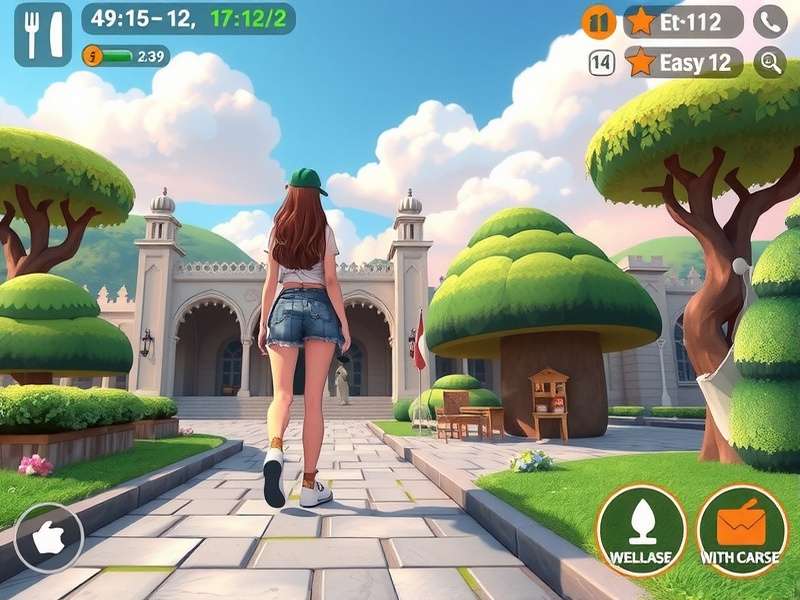Viewport: 800px width, 600px height.
Task: Tap the round apple icon button
Action: pyautogui.click(x=48, y=538)
